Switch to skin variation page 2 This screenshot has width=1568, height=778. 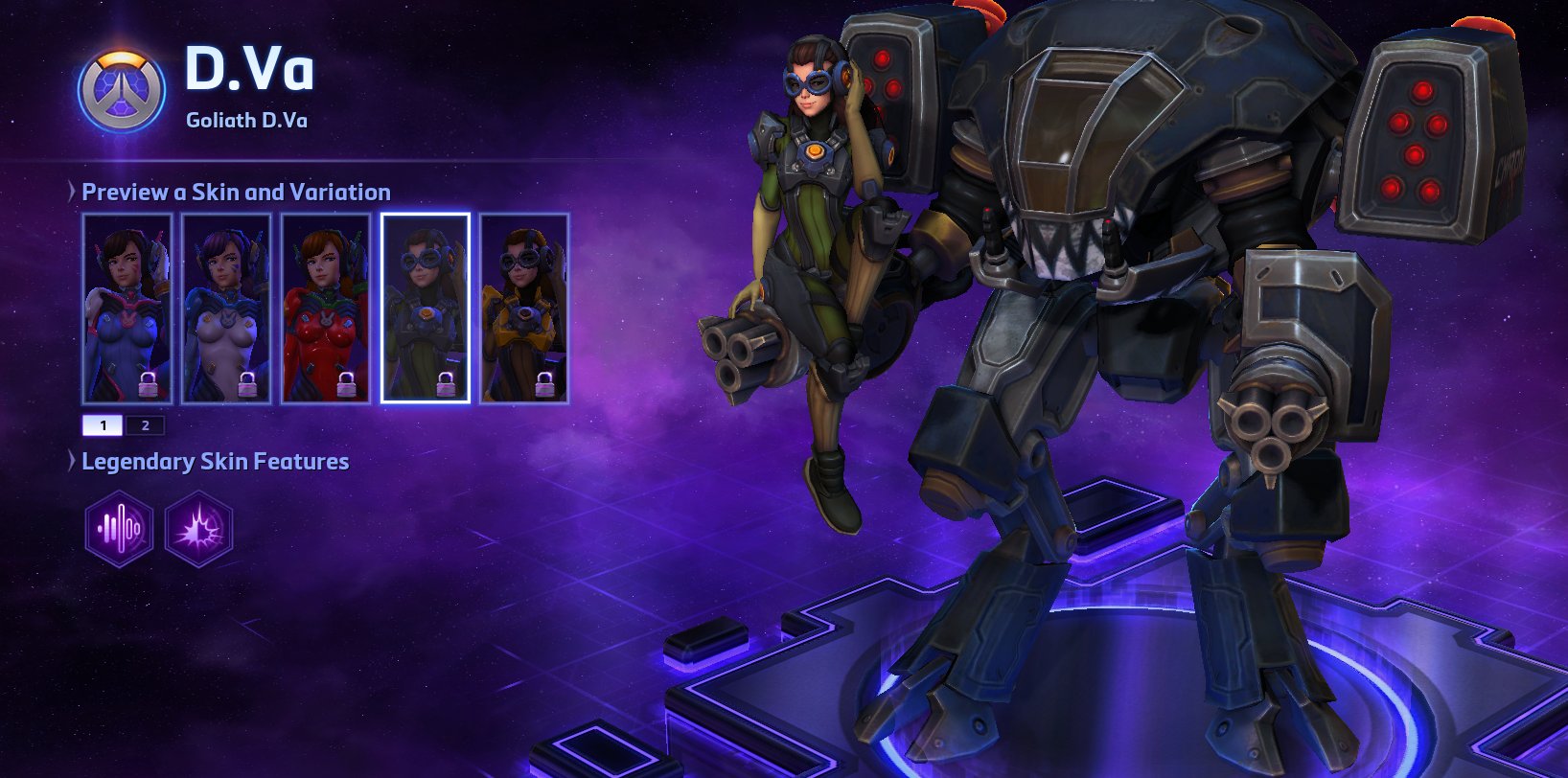coord(145,424)
